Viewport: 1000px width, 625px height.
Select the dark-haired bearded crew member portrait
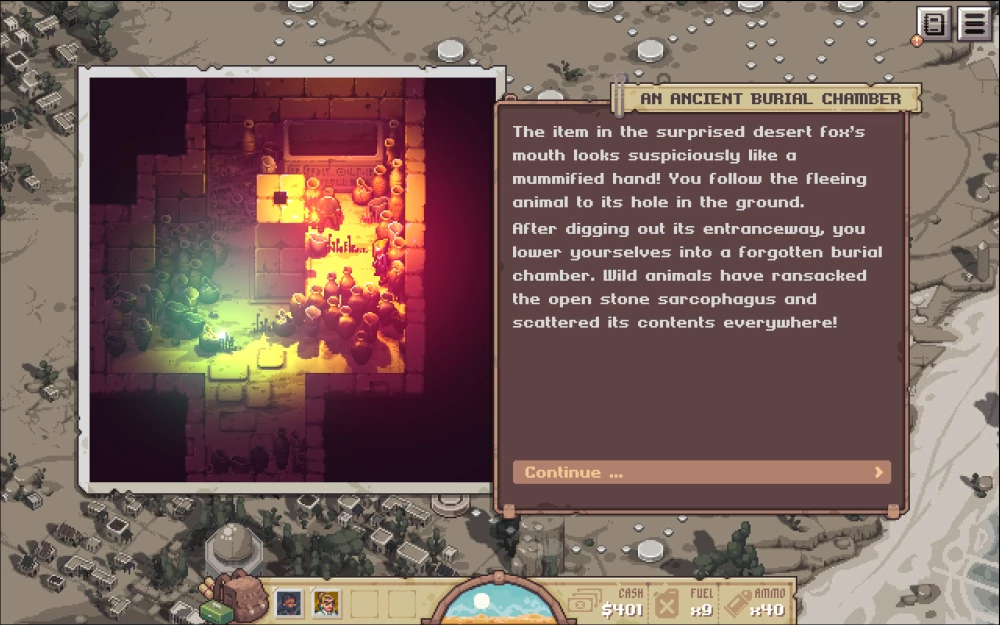click(x=289, y=603)
